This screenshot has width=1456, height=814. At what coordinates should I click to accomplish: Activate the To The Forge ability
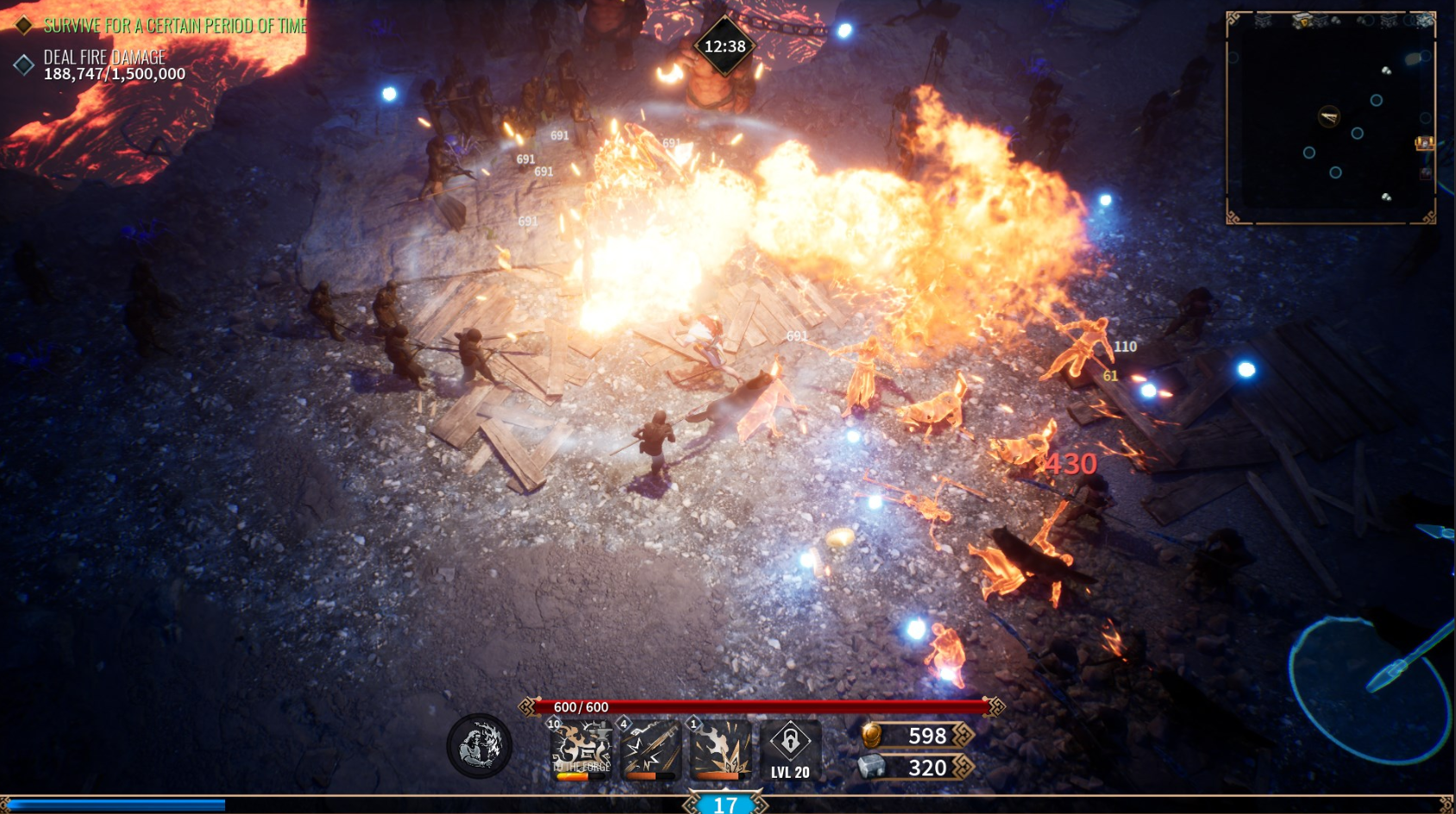point(581,748)
